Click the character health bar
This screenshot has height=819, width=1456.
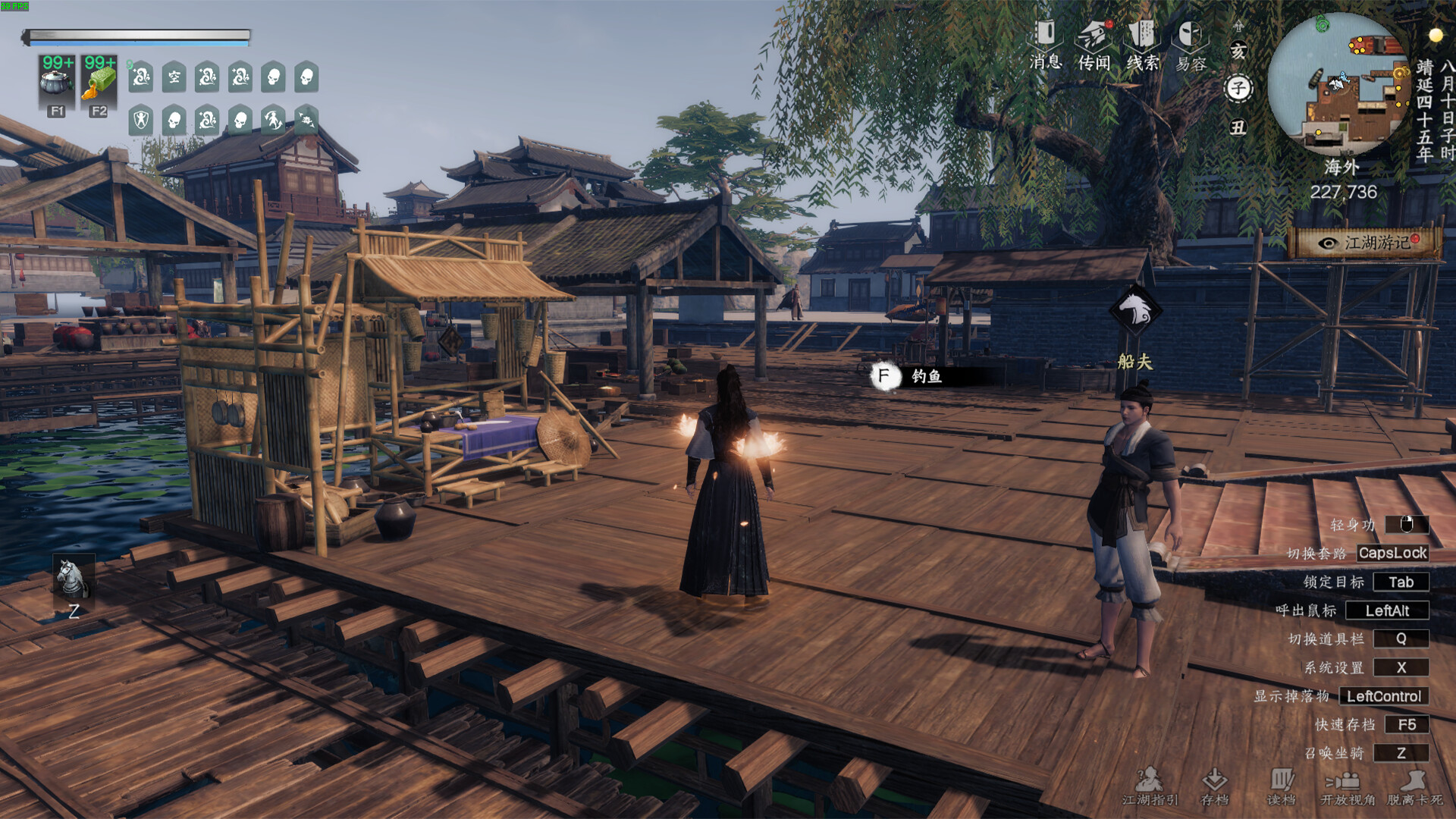140,33
